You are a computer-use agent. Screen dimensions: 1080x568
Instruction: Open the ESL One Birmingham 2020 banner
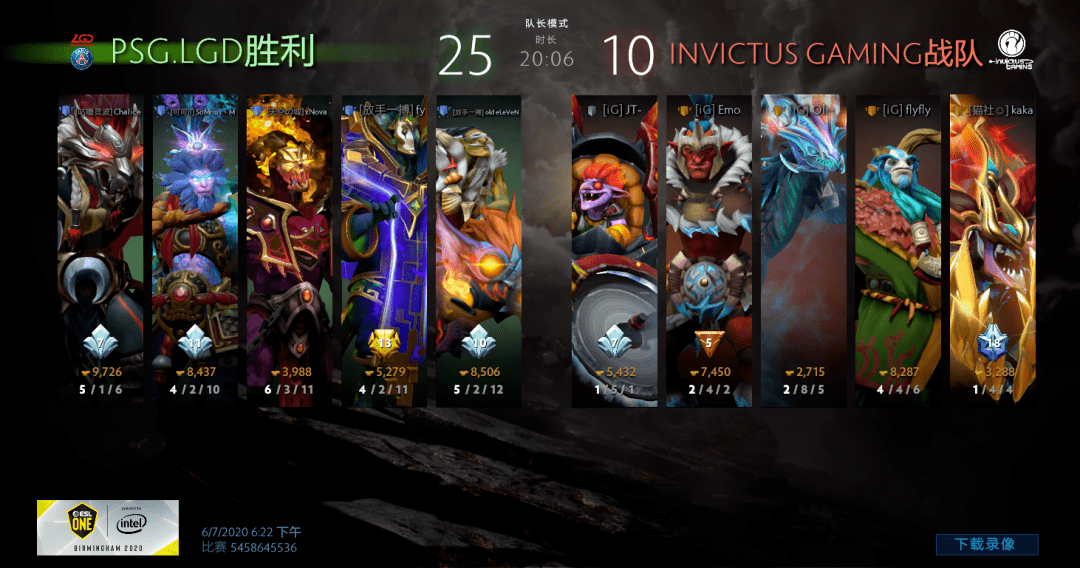(x=108, y=527)
